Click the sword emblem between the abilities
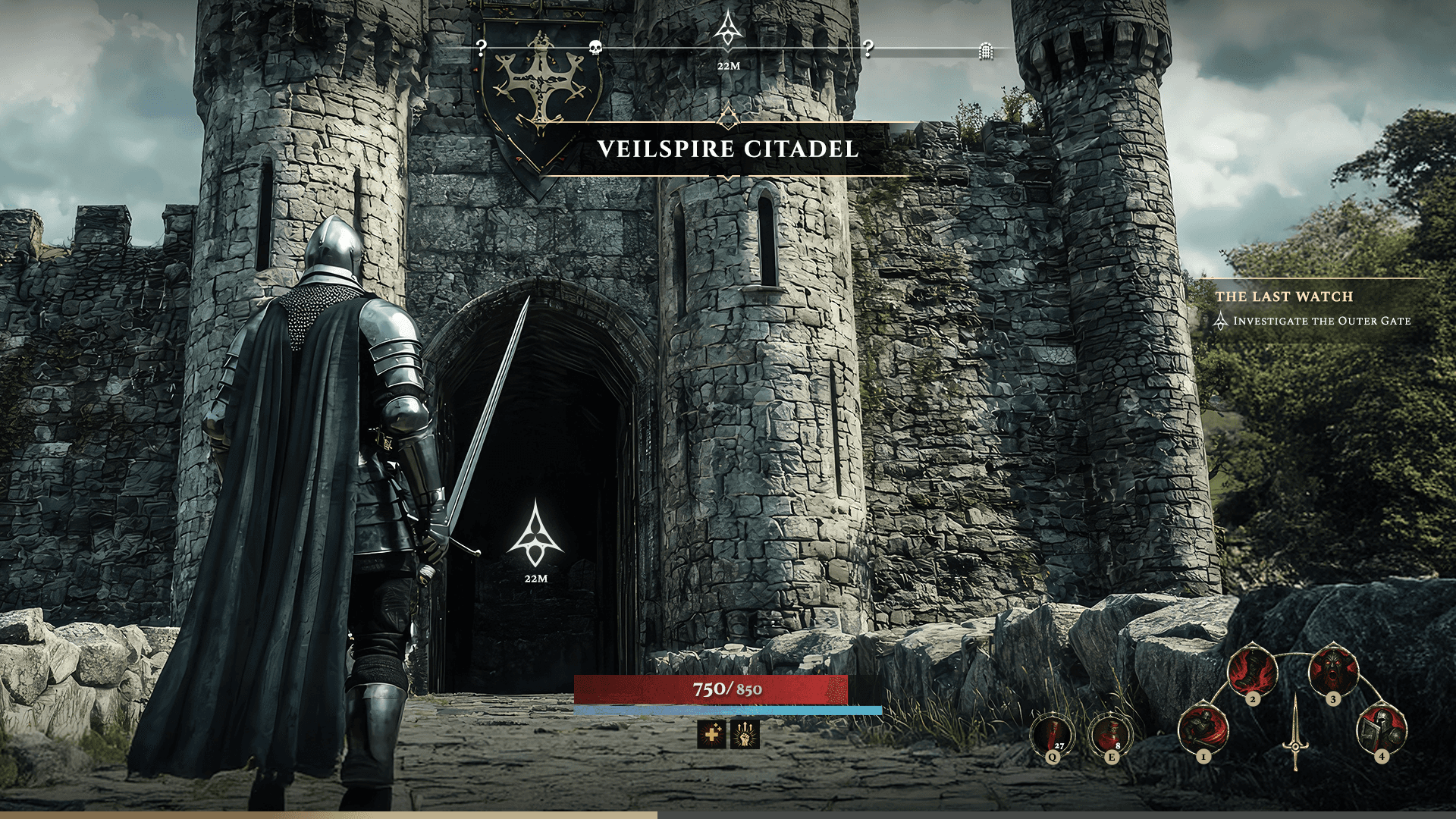The height and width of the screenshot is (819, 1456). [x=1295, y=733]
